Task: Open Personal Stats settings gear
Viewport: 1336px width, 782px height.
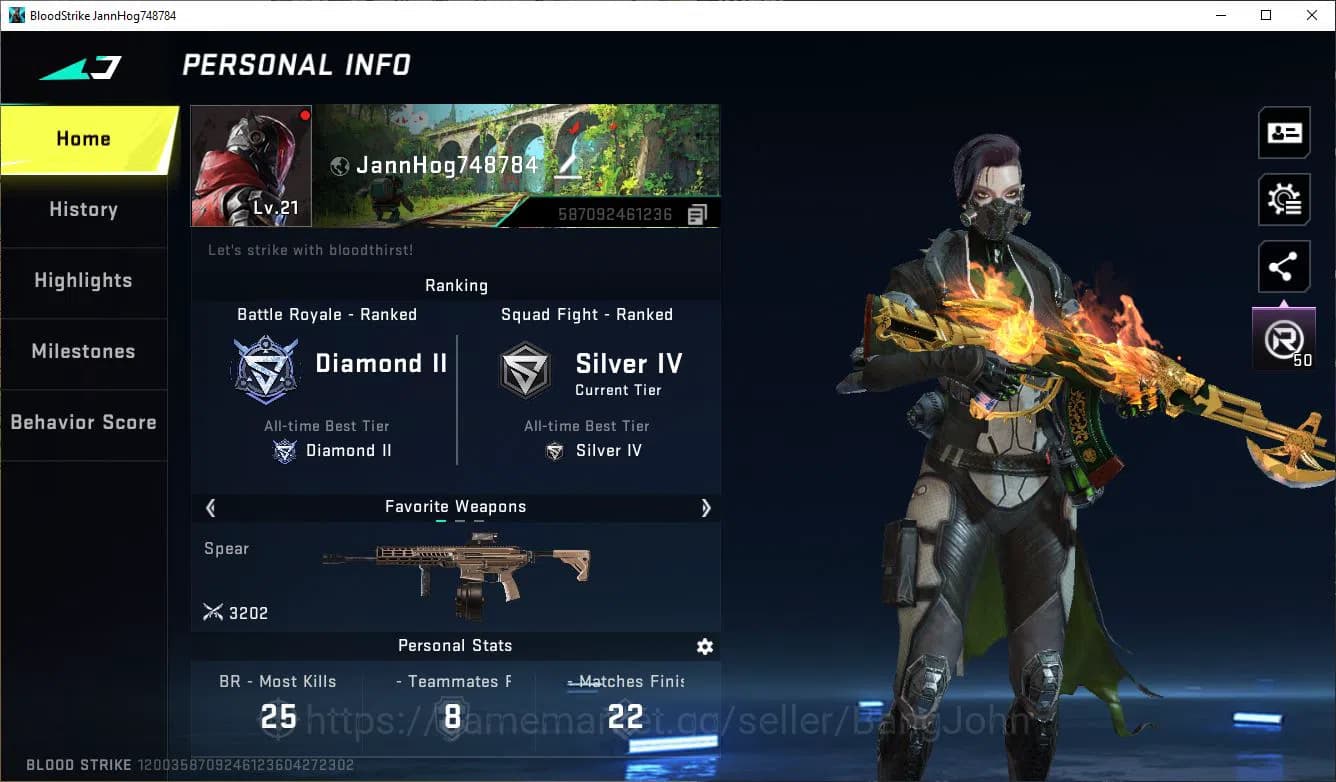Action: pos(705,647)
